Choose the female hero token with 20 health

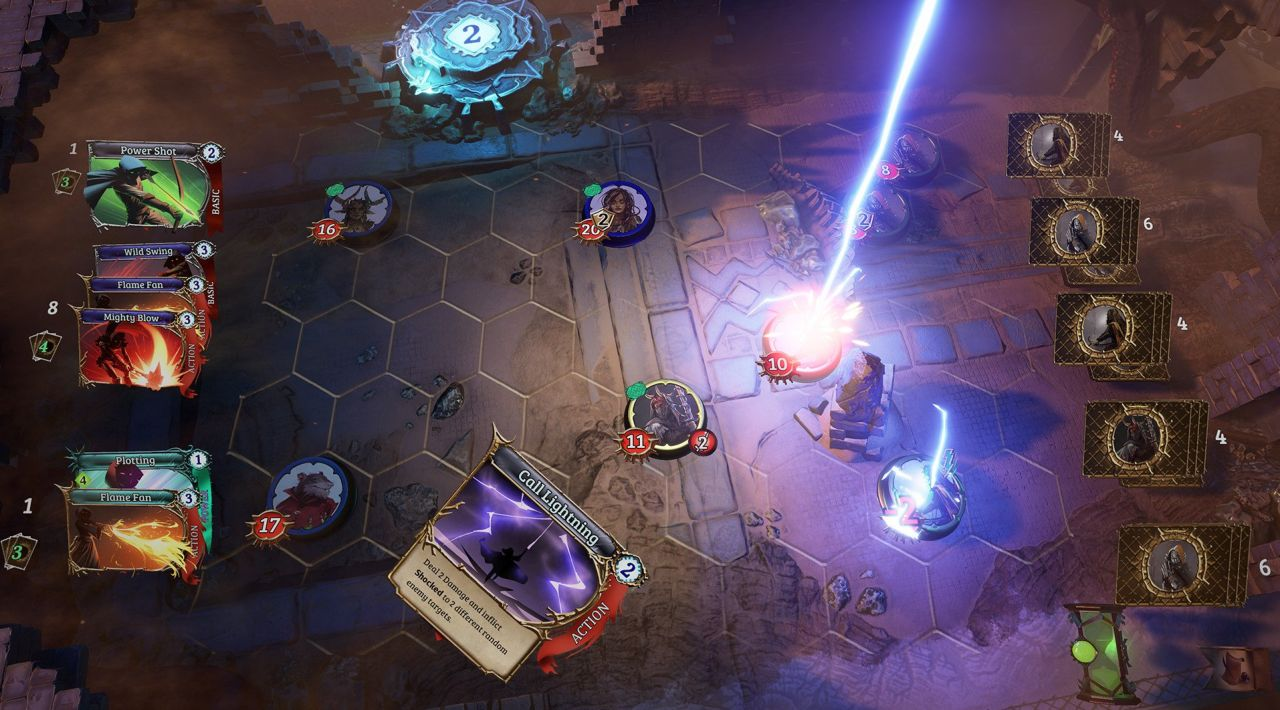tap(618, 210)
